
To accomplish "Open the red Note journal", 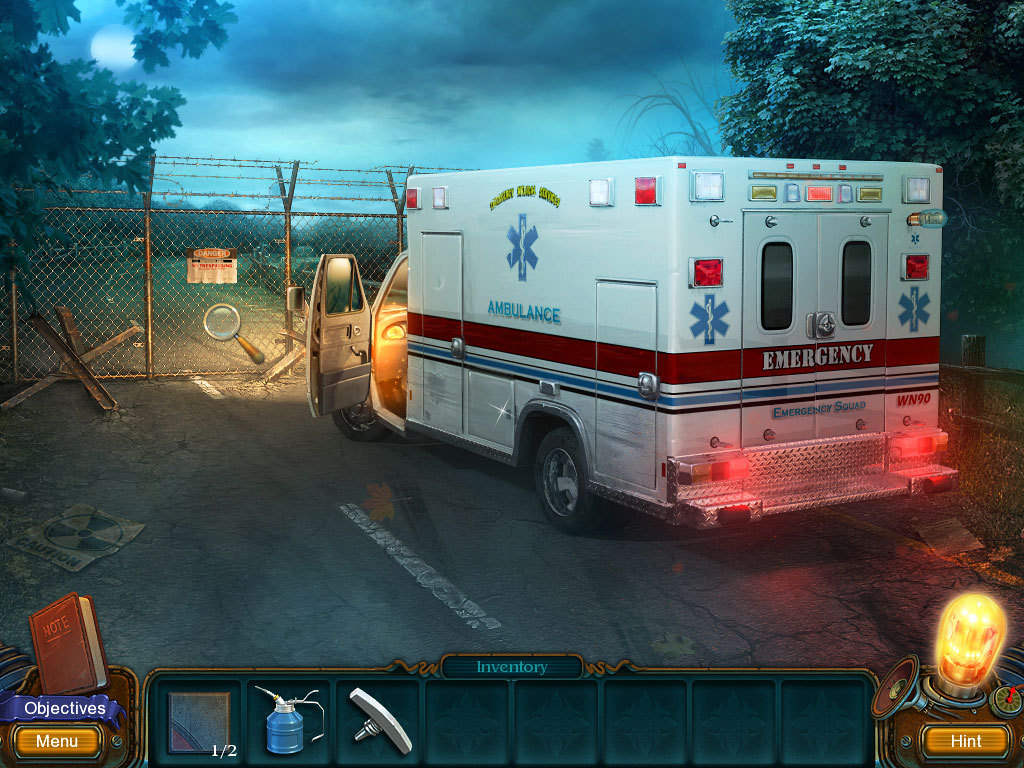I will [x=67, y=641].
